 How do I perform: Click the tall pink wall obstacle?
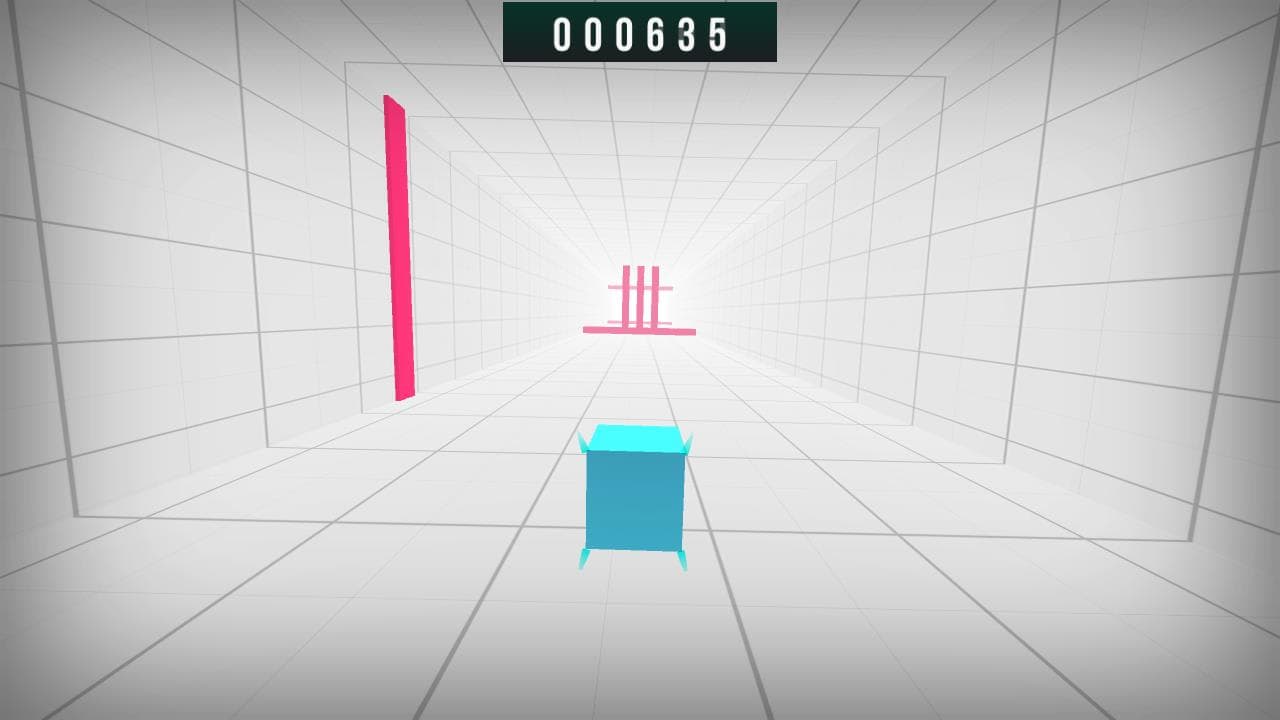(x=397, y=245)
